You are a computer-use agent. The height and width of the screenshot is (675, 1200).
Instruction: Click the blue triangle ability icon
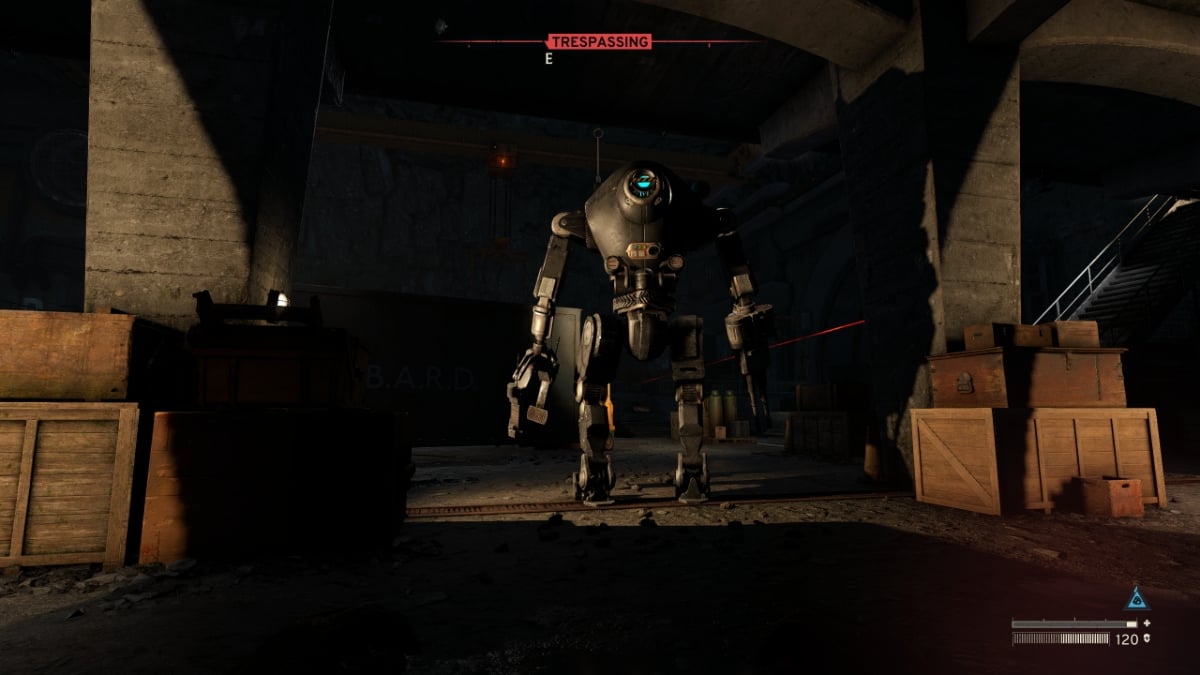click(x=1135, y=599)
